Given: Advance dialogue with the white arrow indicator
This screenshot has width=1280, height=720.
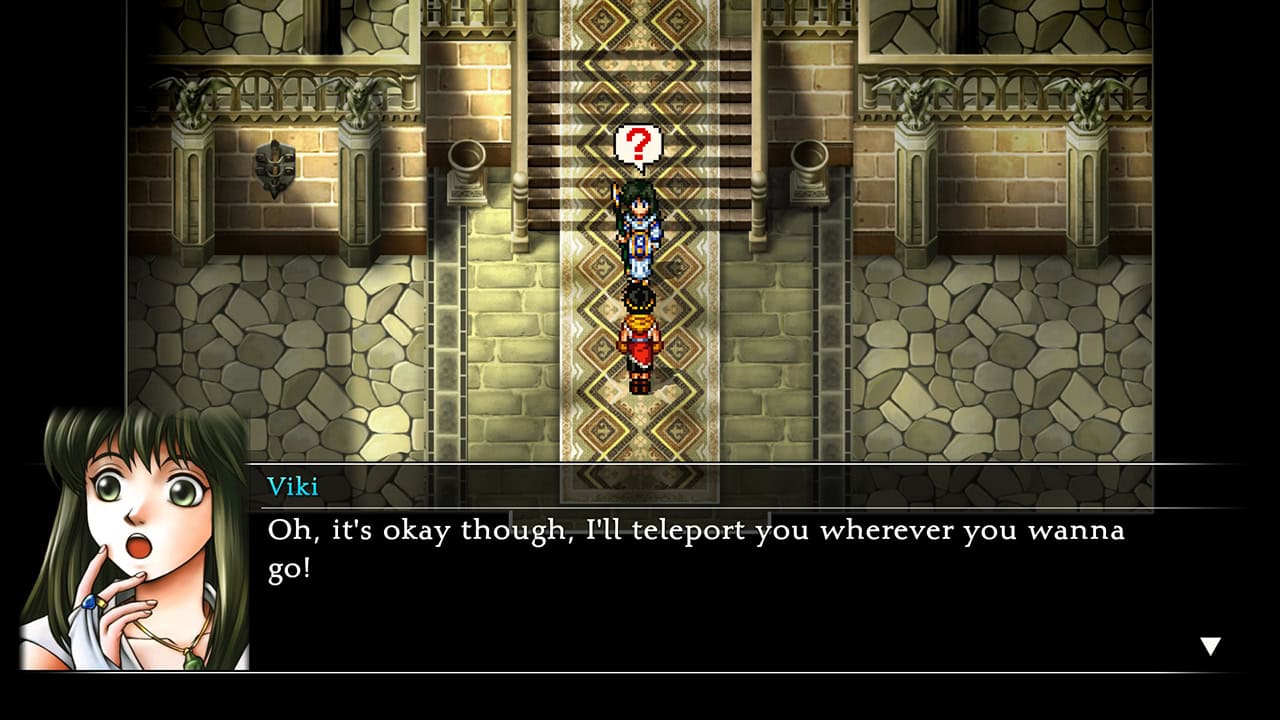Looking at the screenshot, I should pyautogui.click(x=1210, y=647).
